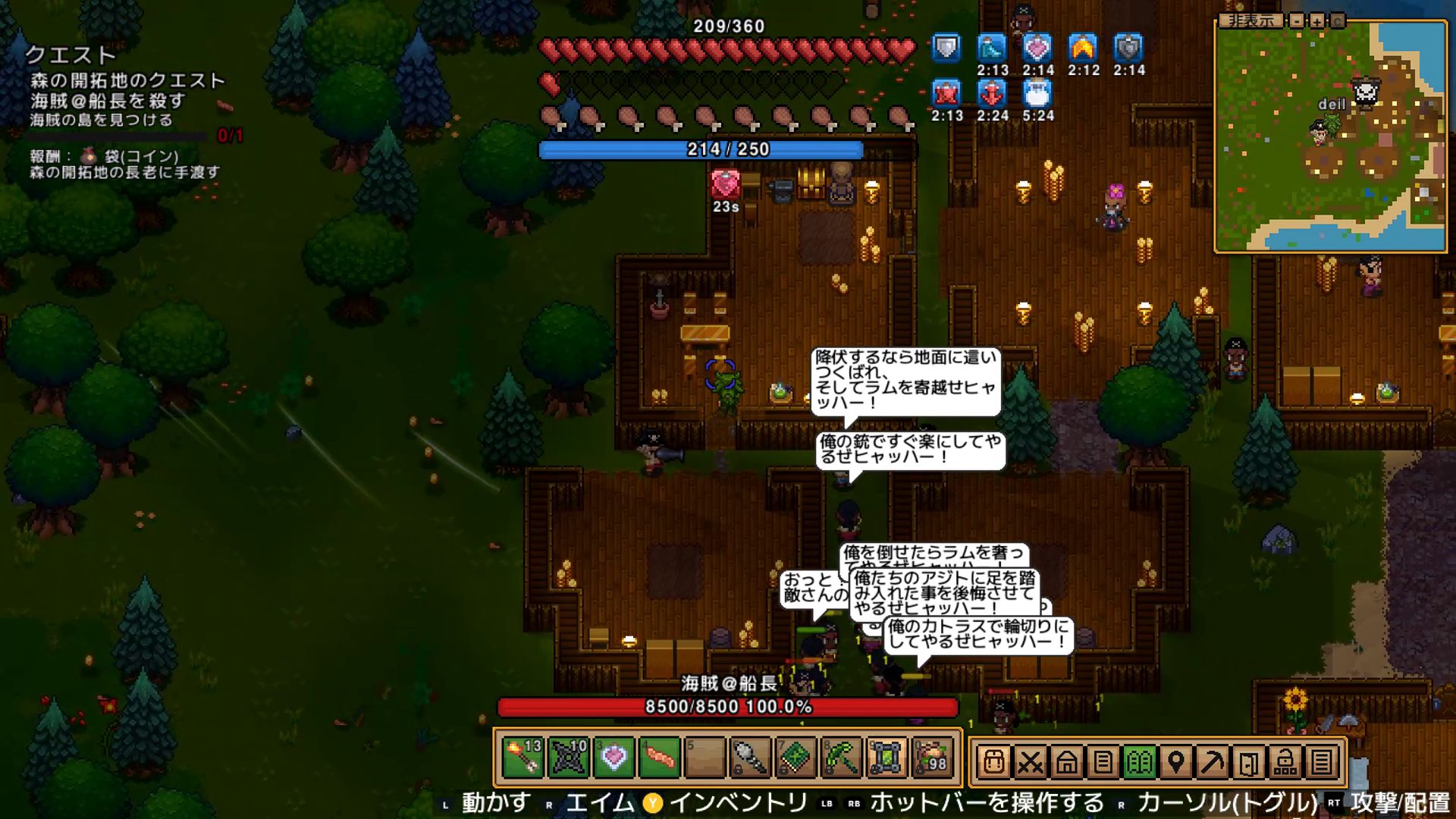Choose the pink heart potion hotbar slot
Image resolution: width=1456 pixels, height=819 pixels.
[x=613, y=758]
